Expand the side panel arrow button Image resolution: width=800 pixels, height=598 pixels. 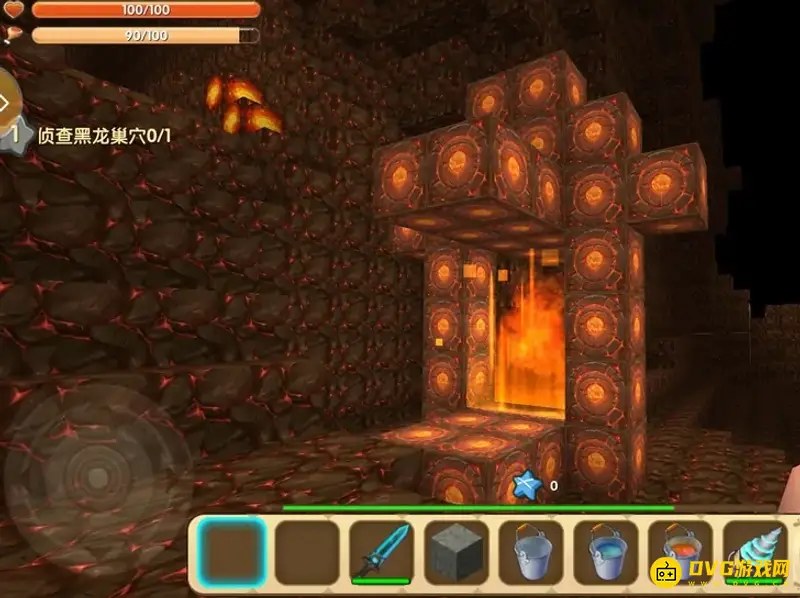pos(7,103)
